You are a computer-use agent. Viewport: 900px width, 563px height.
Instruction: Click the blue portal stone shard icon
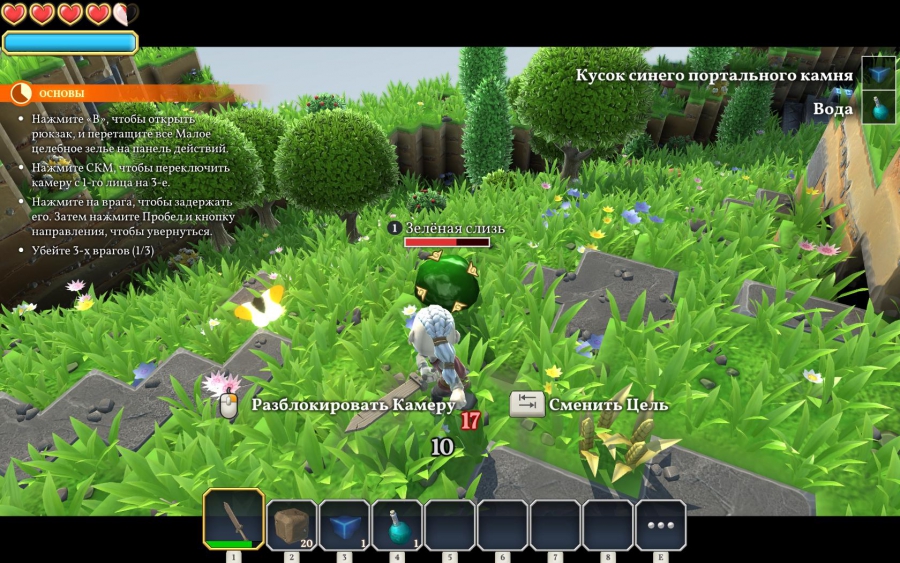879,74
